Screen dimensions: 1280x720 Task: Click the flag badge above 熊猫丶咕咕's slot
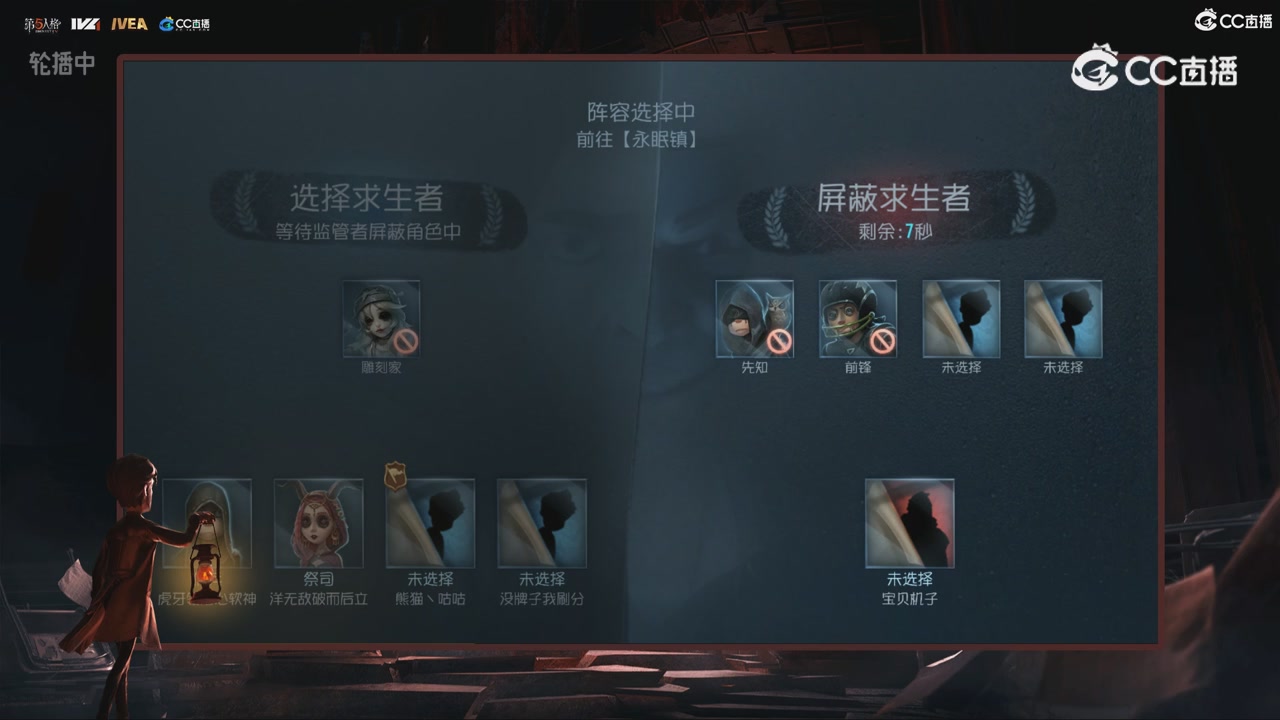coord(396,477)
